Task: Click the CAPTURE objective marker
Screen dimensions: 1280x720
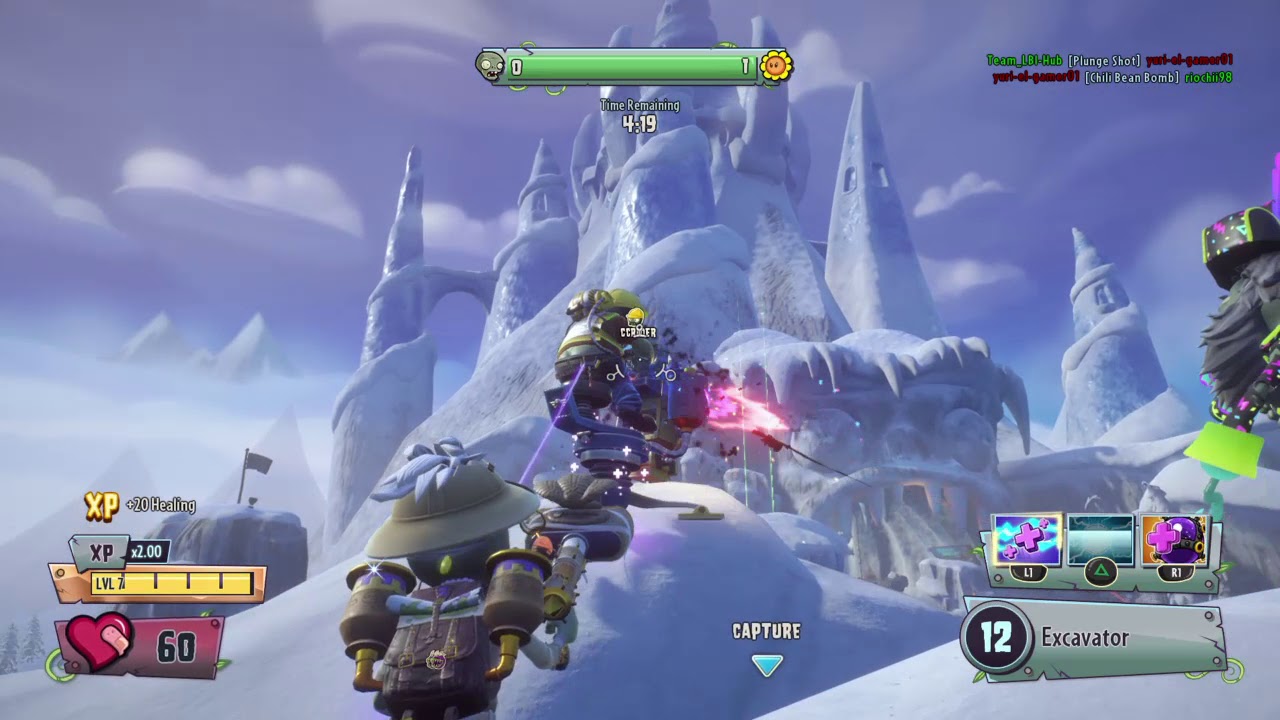Action: pos(767,665)
